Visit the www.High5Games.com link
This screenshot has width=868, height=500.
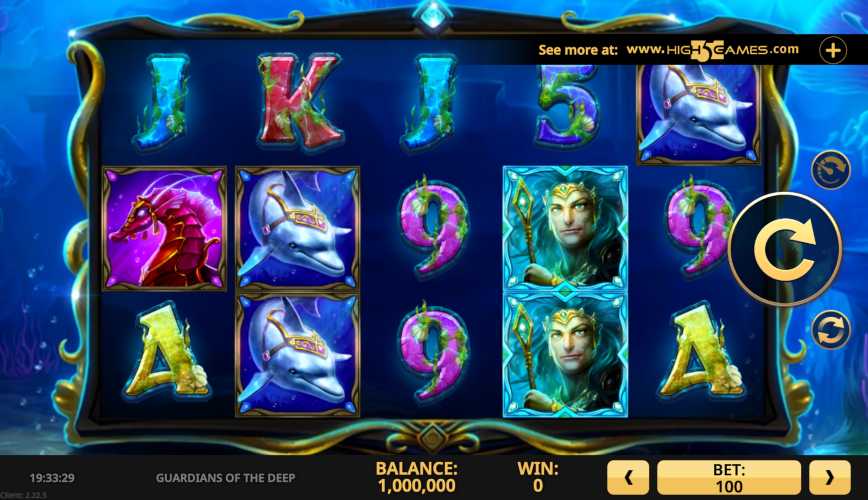713,49
